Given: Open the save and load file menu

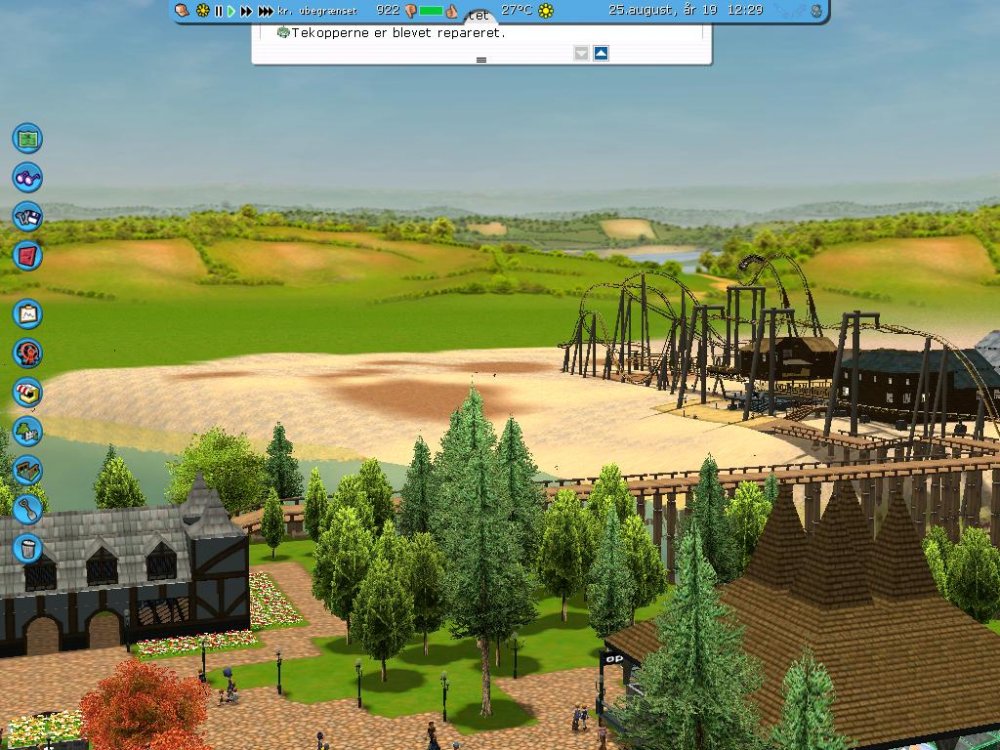Looking at the screenshot, I should [27, 216].
